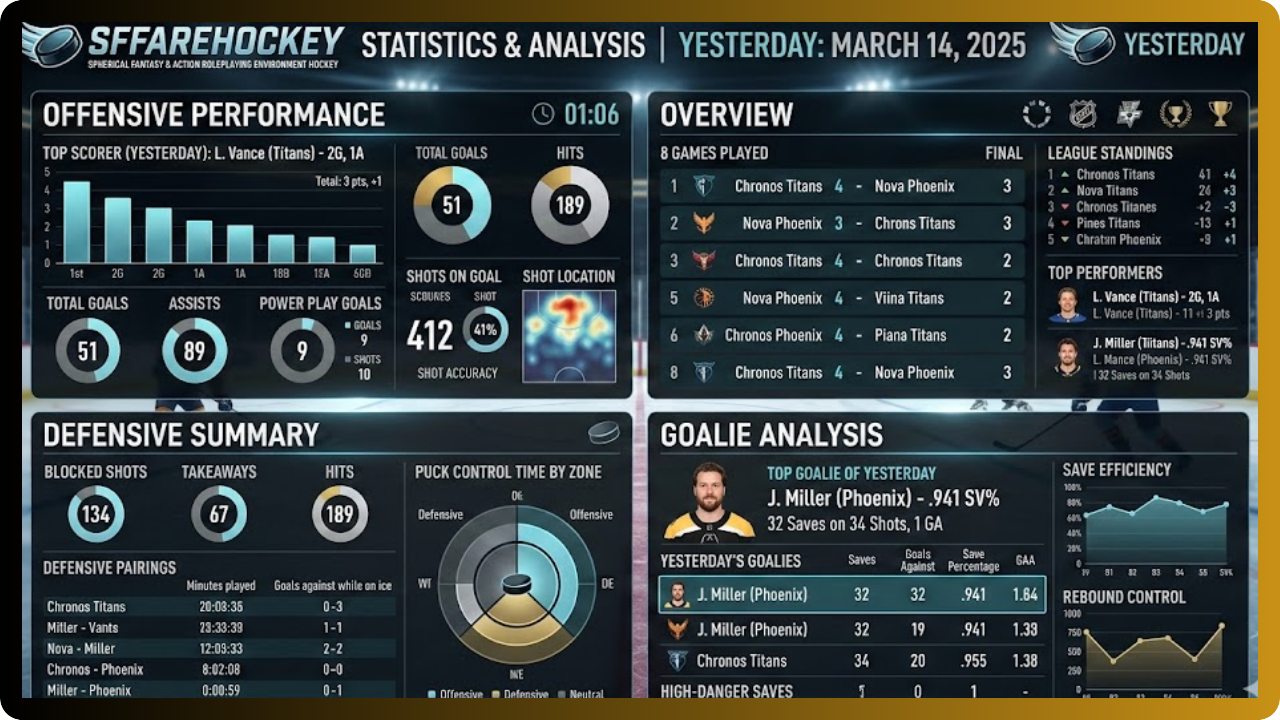
Task: Toggle the Defensive series in puck control legend
Action: click(x=513, y=693)
